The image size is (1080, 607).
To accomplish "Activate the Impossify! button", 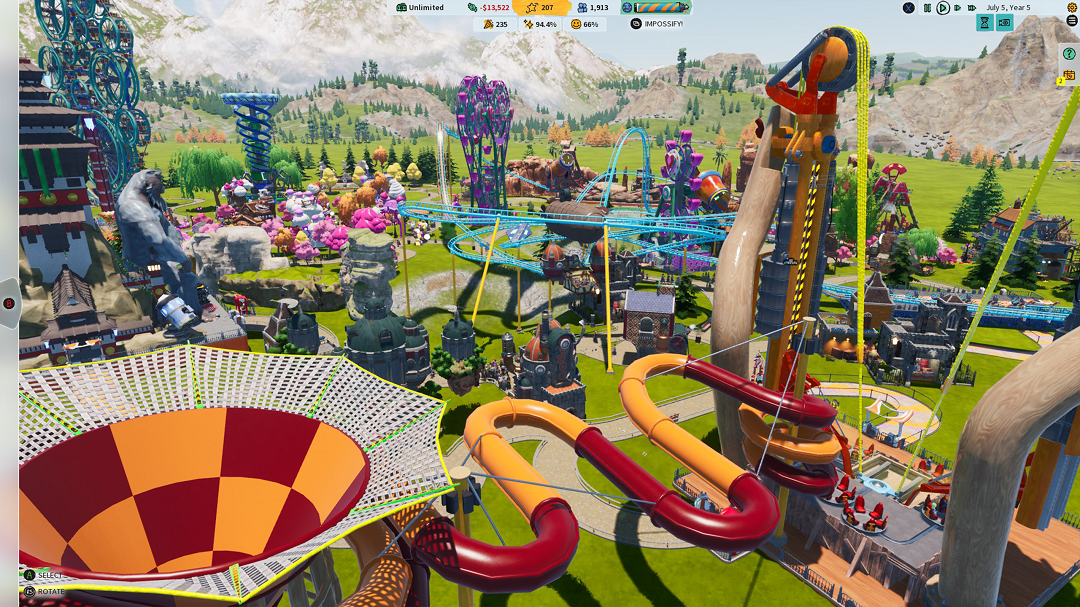I will [x=657, y=24].
